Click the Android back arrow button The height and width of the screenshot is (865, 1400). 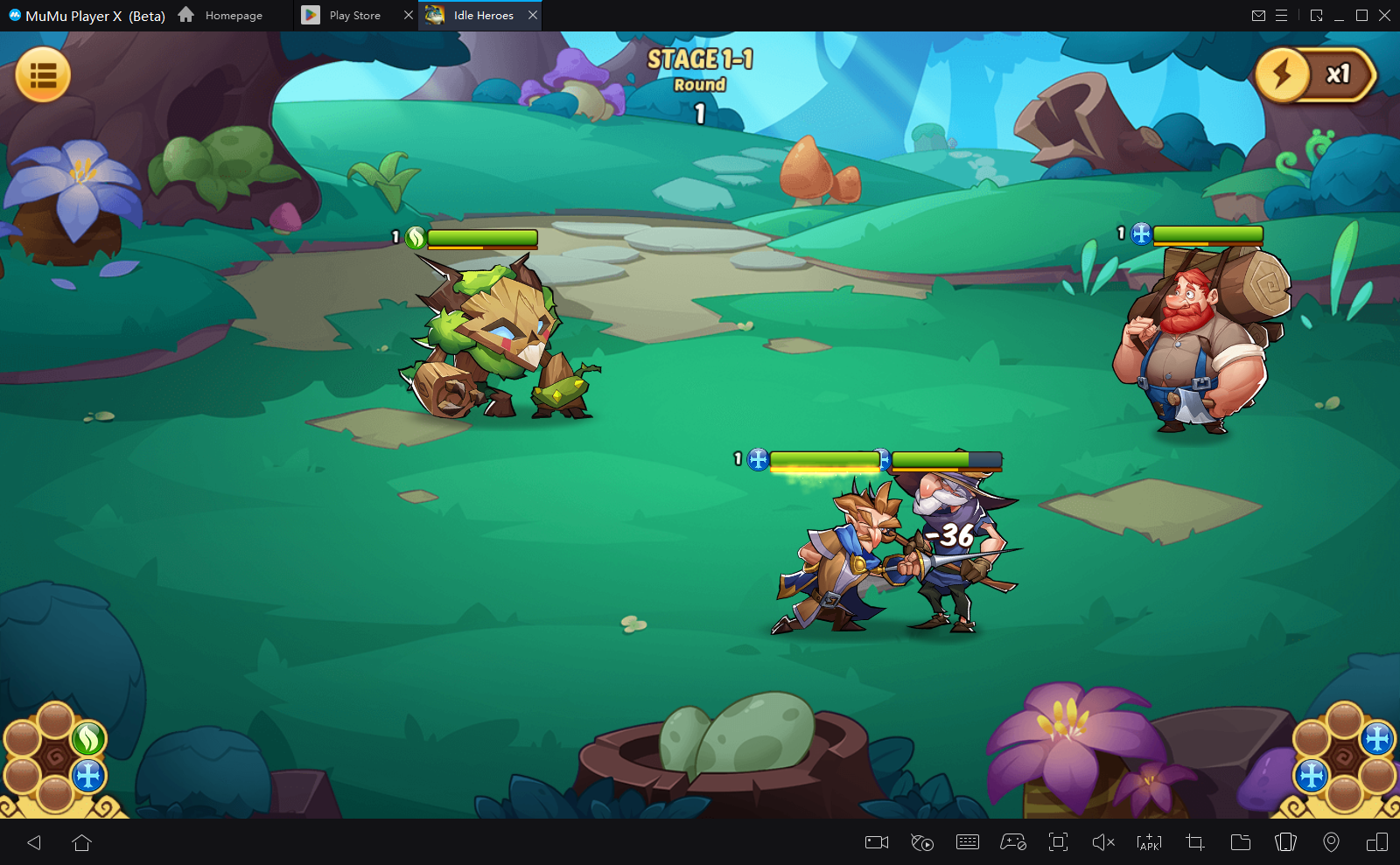[34, 842]
